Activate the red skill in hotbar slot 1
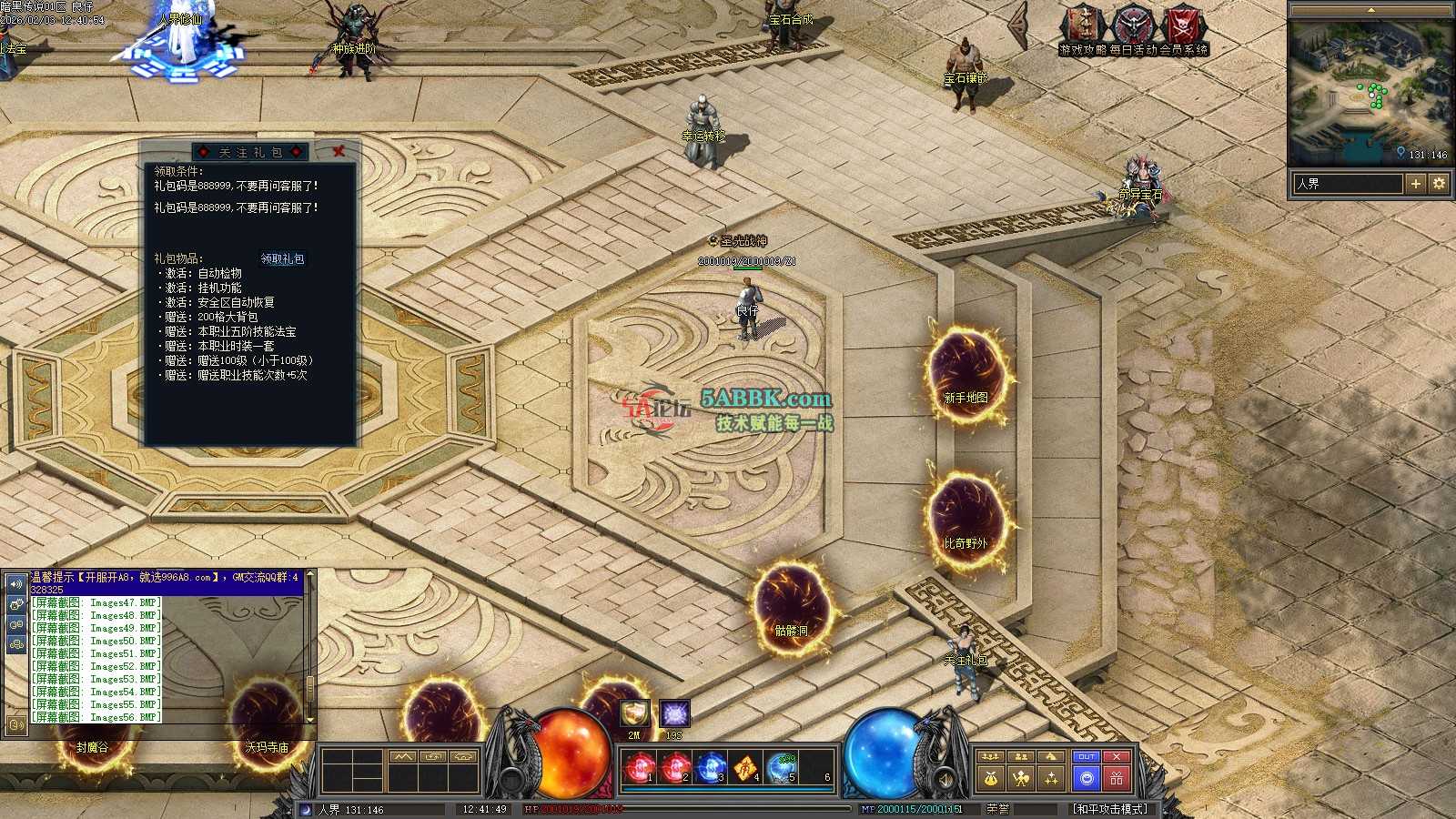This screenshot has height=819, width=1456. tap(639, 769)
